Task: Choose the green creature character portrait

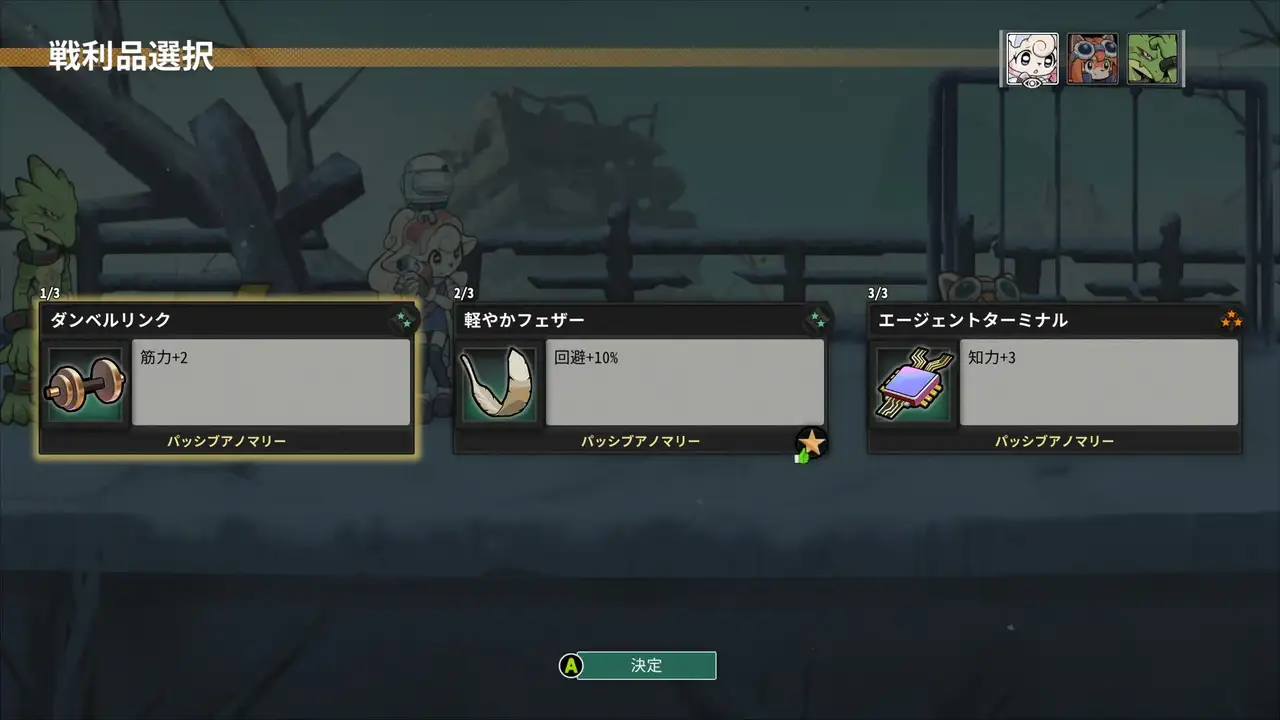Action: 1153,59
